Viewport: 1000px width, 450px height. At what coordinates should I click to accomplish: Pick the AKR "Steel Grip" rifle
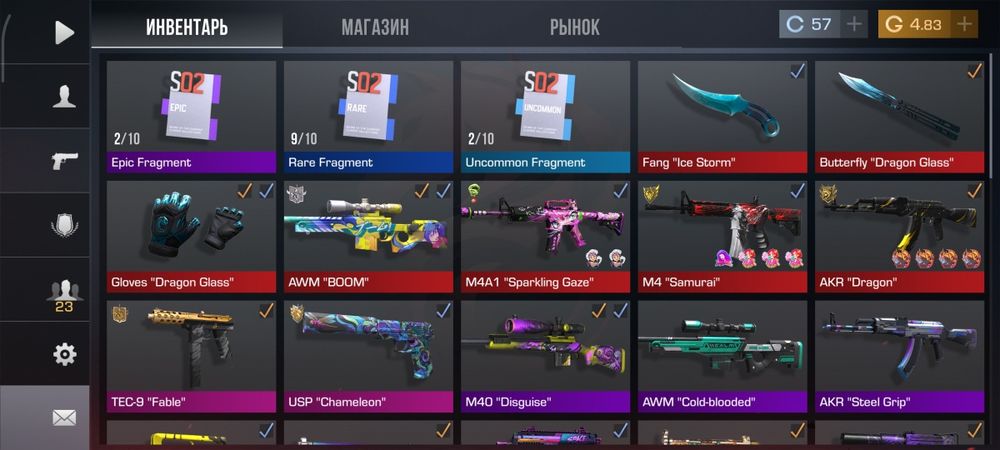click(x=899, y=356)
